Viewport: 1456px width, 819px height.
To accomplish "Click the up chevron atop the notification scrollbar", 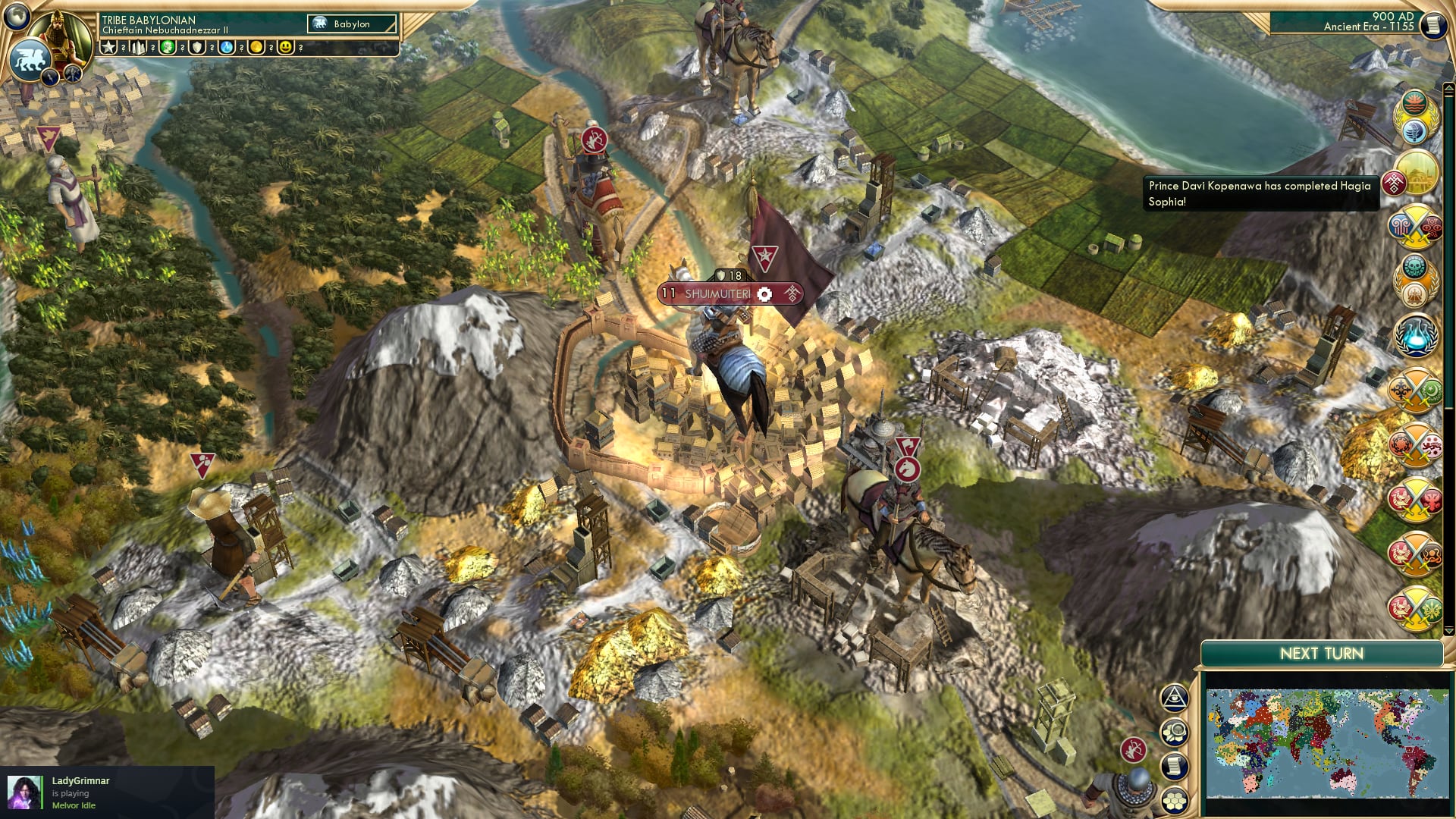I will click(1448, 88).
